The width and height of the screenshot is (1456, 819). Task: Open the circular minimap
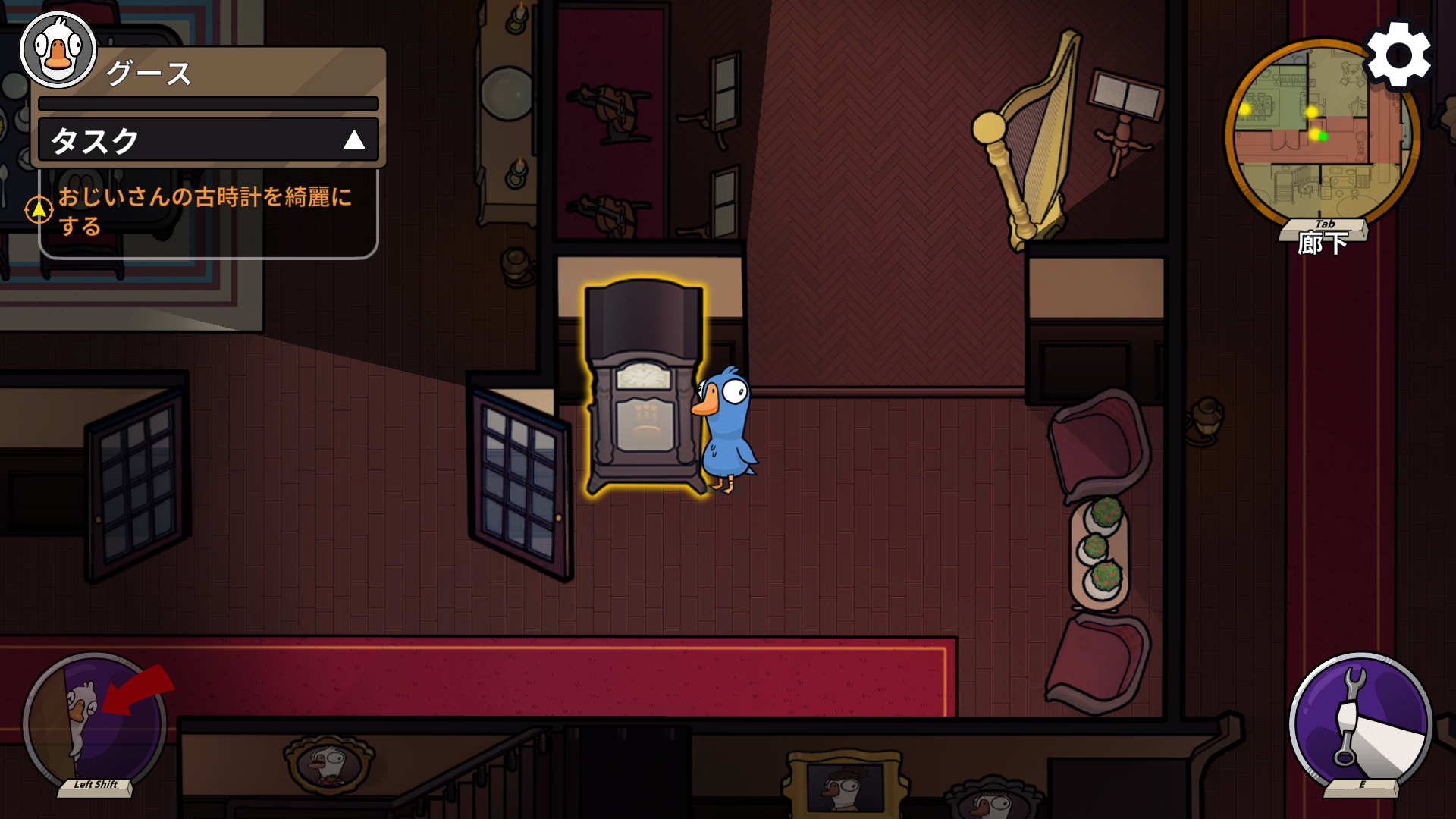point(1321,136)
